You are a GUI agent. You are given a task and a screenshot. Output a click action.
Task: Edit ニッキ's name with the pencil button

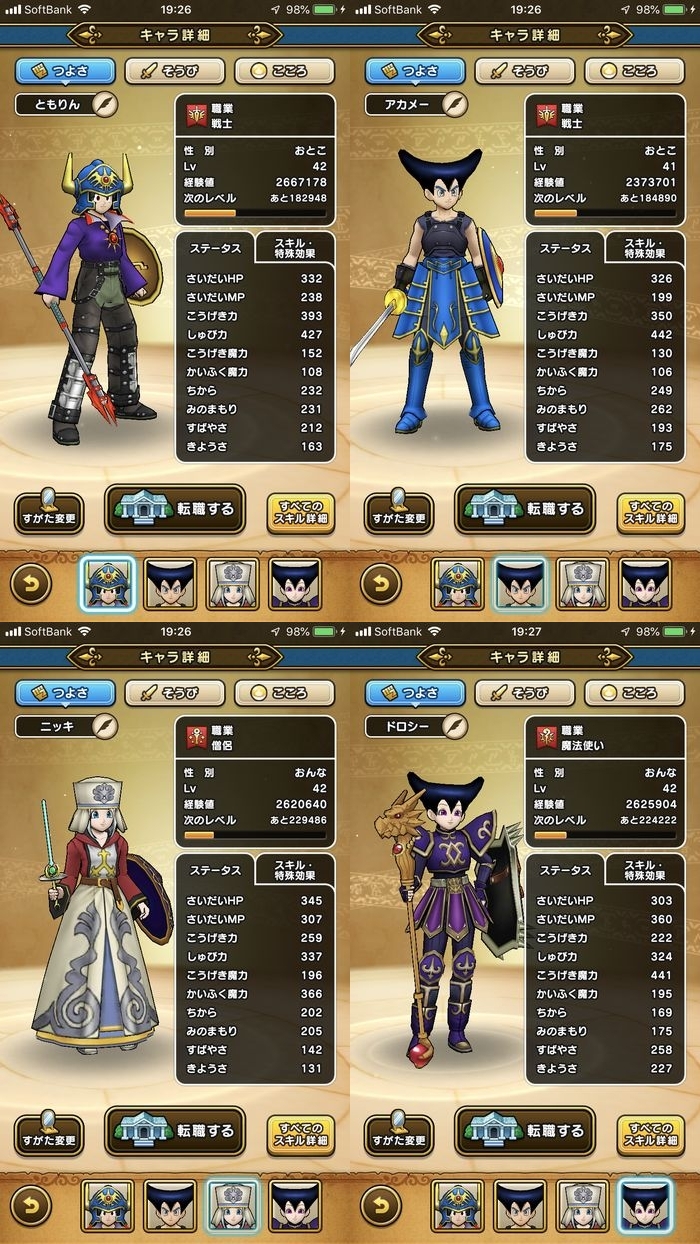(105, 726)
